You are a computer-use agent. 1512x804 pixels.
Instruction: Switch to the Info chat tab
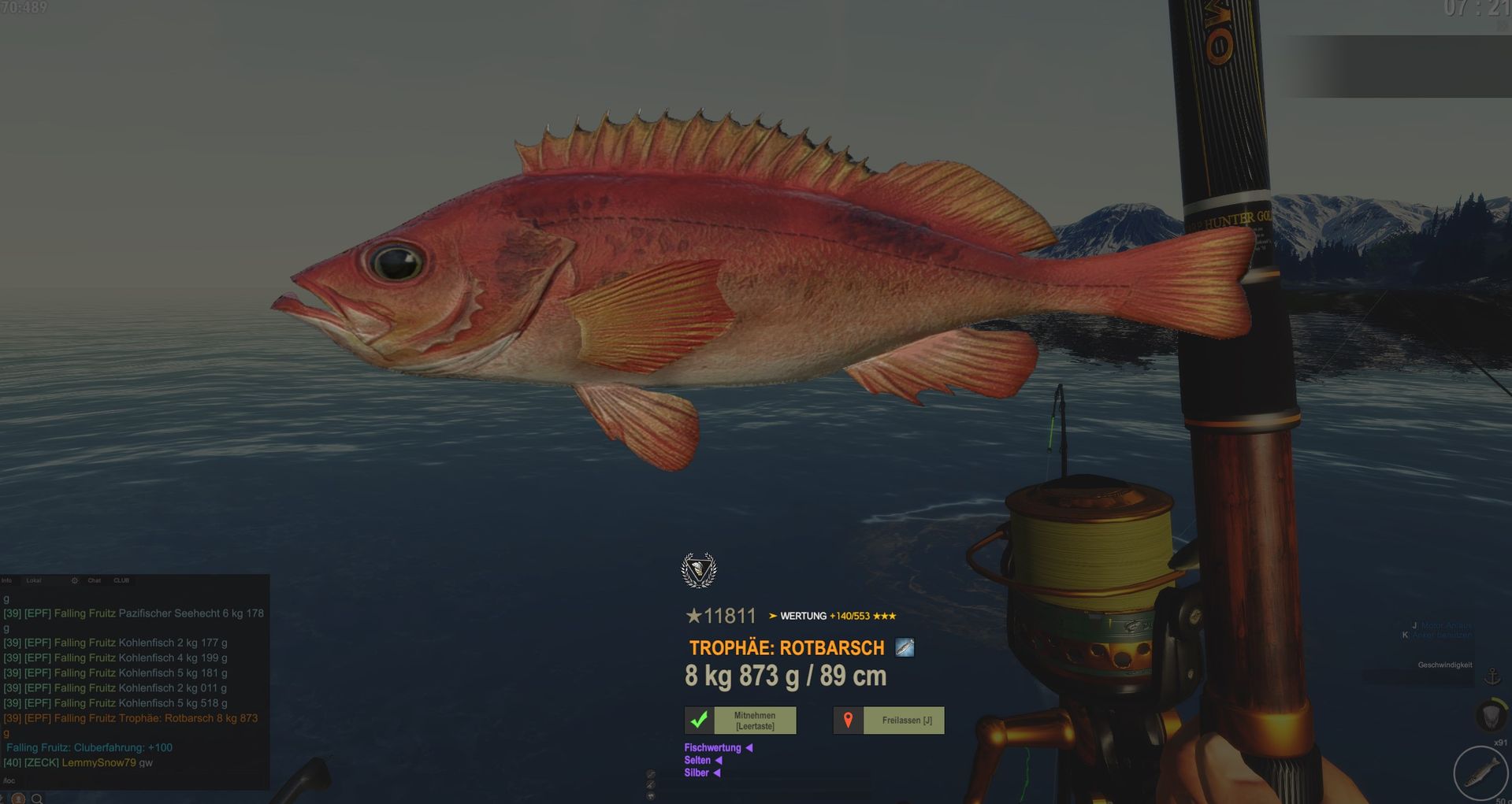(7, 580)
